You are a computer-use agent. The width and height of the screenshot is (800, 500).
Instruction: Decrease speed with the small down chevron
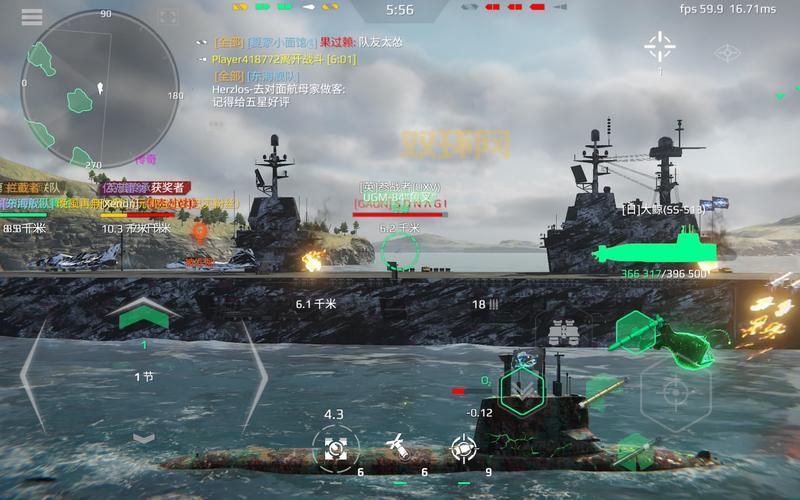click(143, 437)
